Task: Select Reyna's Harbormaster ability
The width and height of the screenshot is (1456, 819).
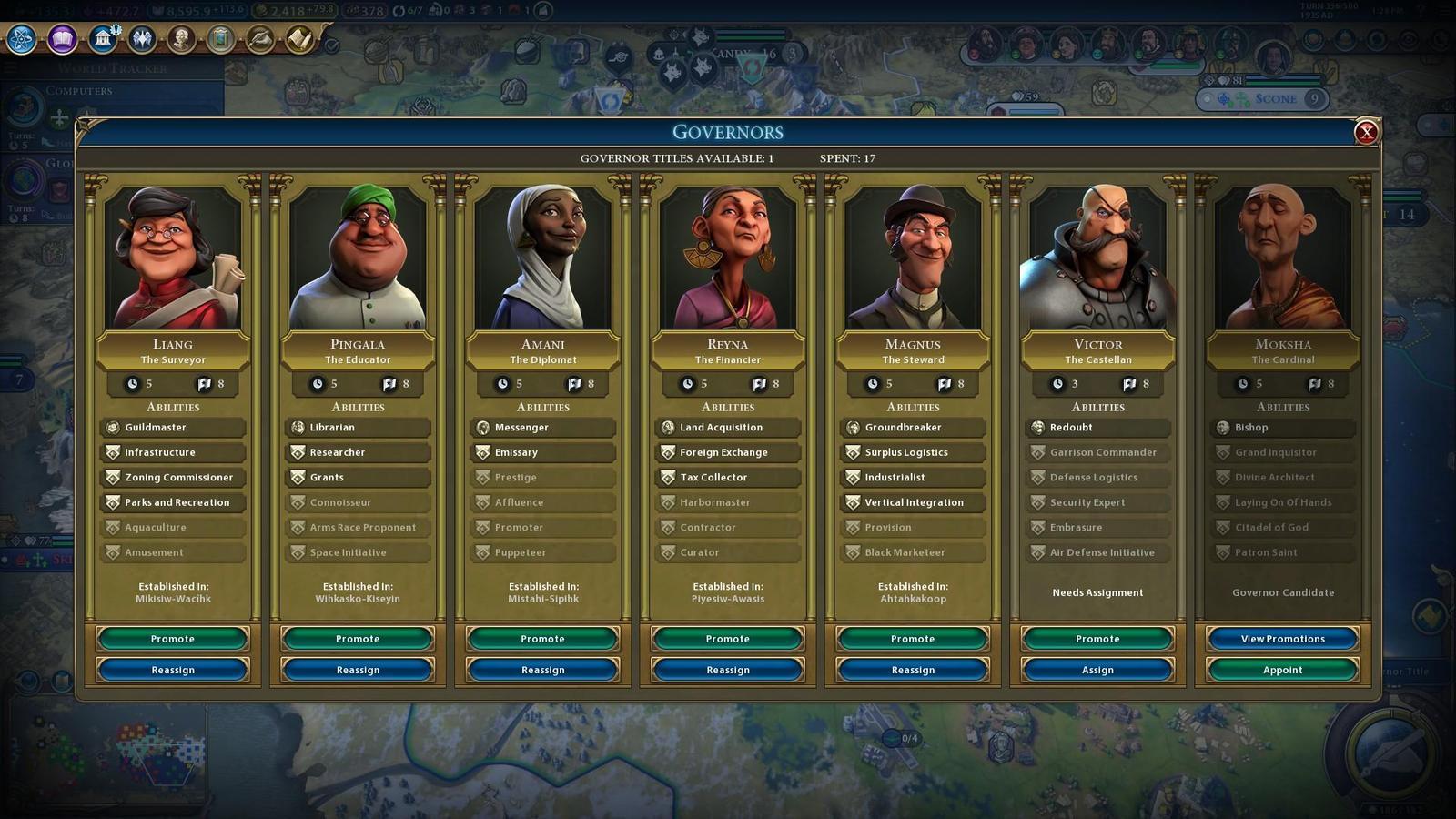Action: (x=728, y=502)
